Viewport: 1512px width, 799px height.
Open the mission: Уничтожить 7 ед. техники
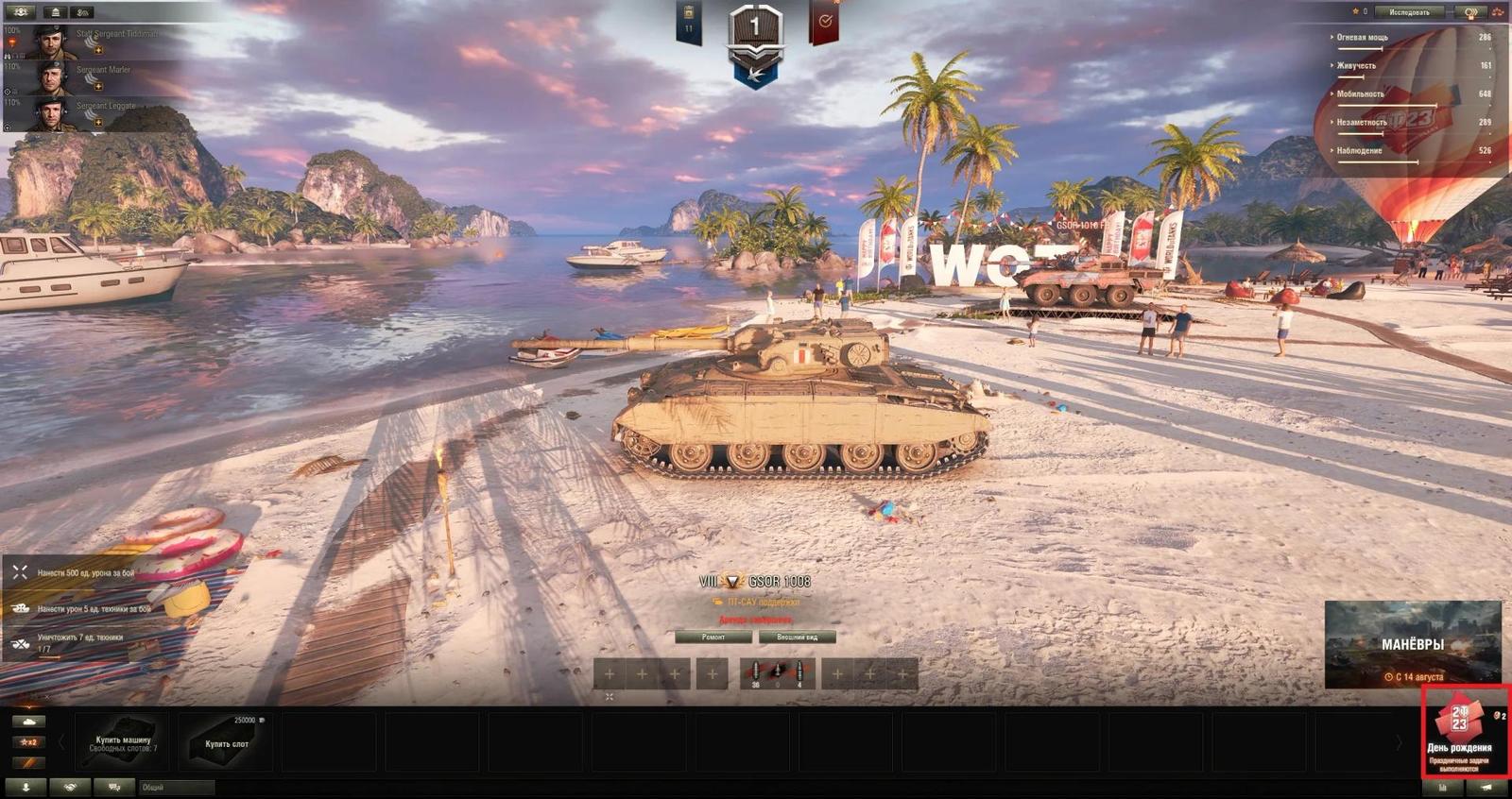[80, 642]
